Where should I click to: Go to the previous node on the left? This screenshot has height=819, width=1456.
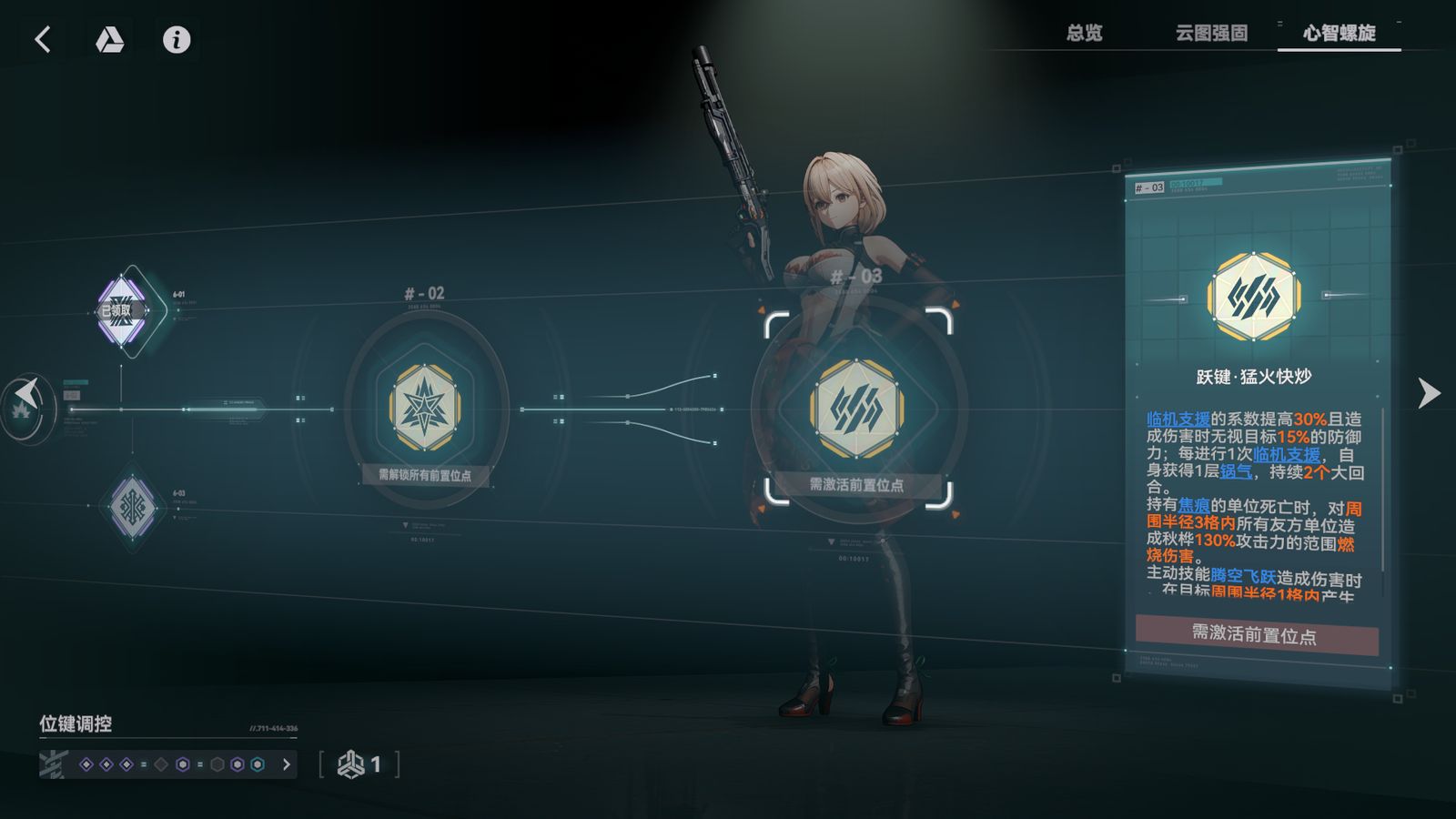pyautogui.click(x=27, y=397)
